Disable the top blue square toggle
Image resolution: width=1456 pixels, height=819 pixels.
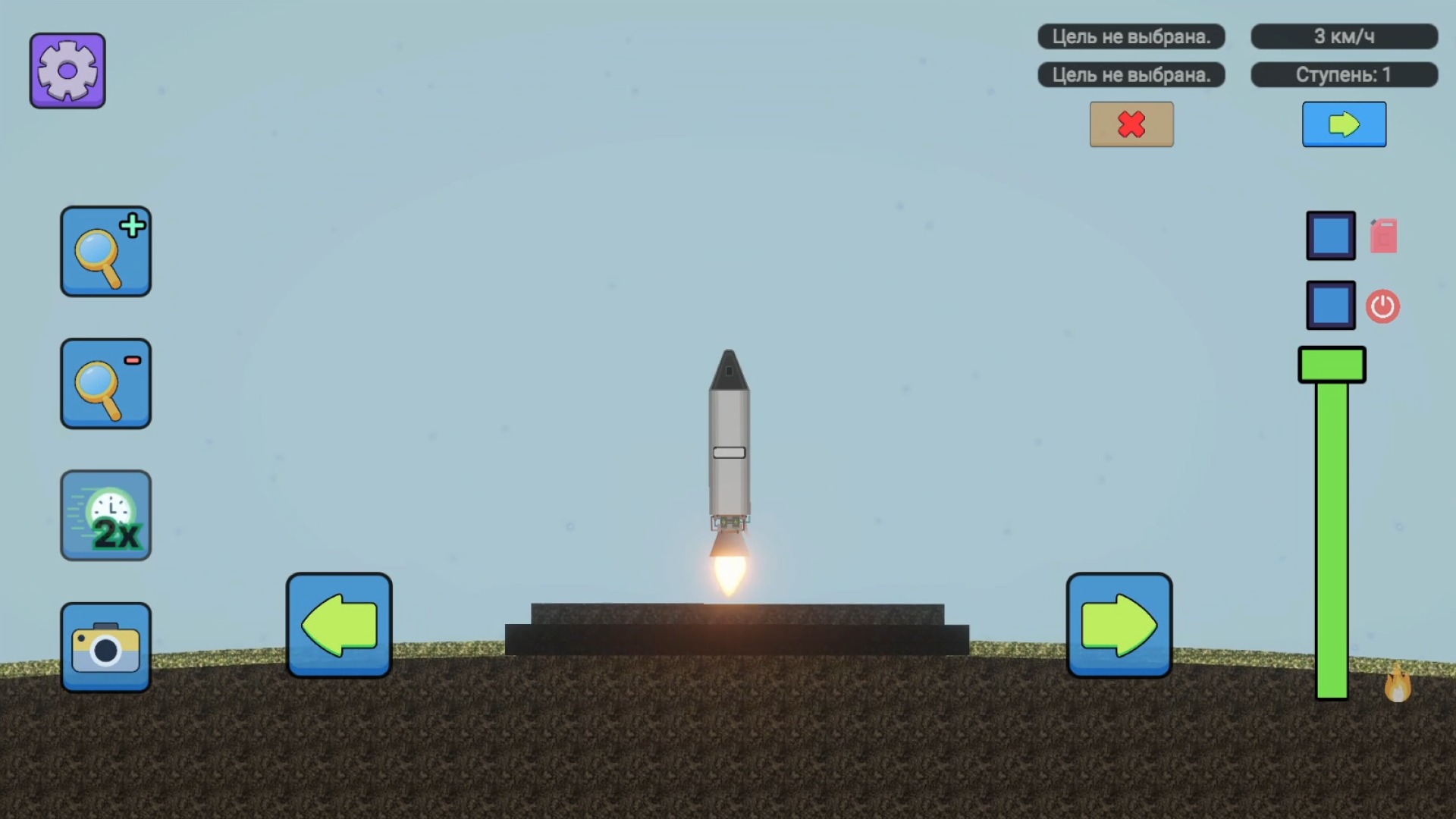[1330, 235]
